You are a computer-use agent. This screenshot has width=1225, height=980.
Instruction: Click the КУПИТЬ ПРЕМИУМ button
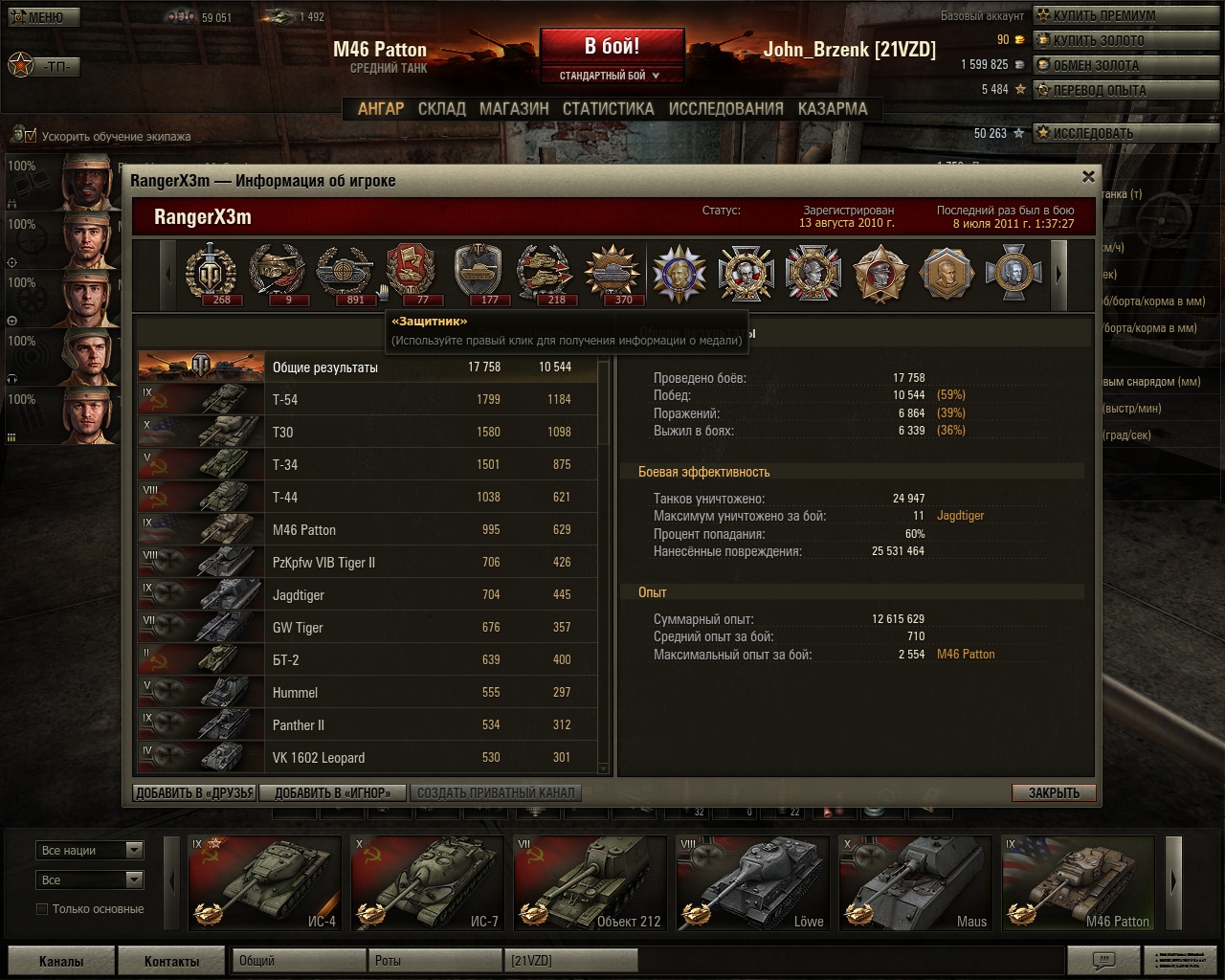[1103, 15]
